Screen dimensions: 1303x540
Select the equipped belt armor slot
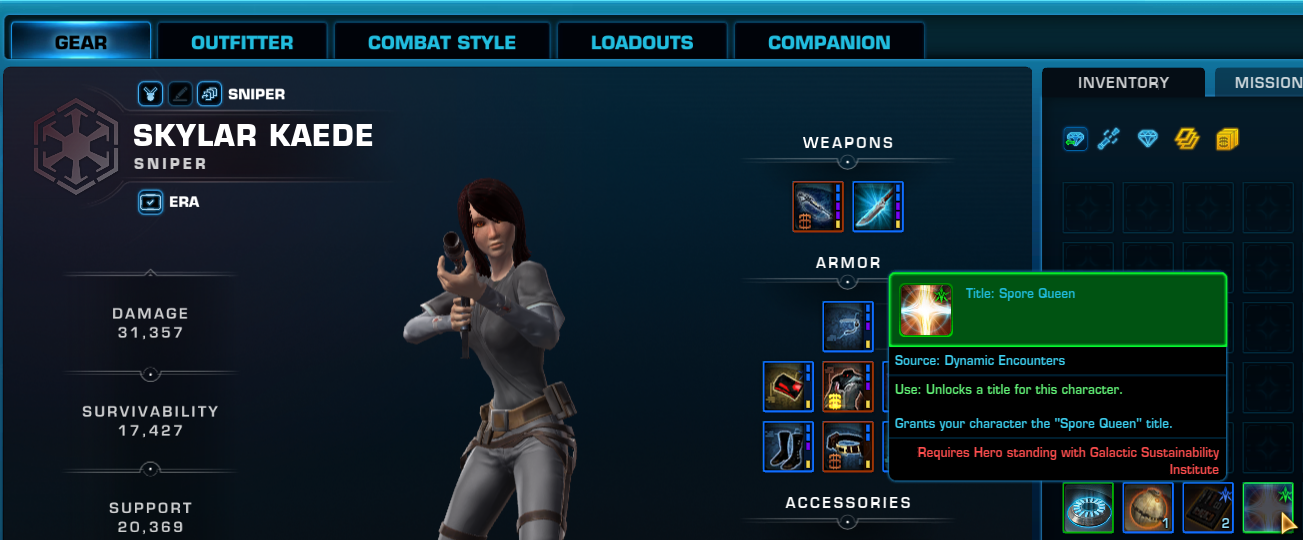point(848,446)
